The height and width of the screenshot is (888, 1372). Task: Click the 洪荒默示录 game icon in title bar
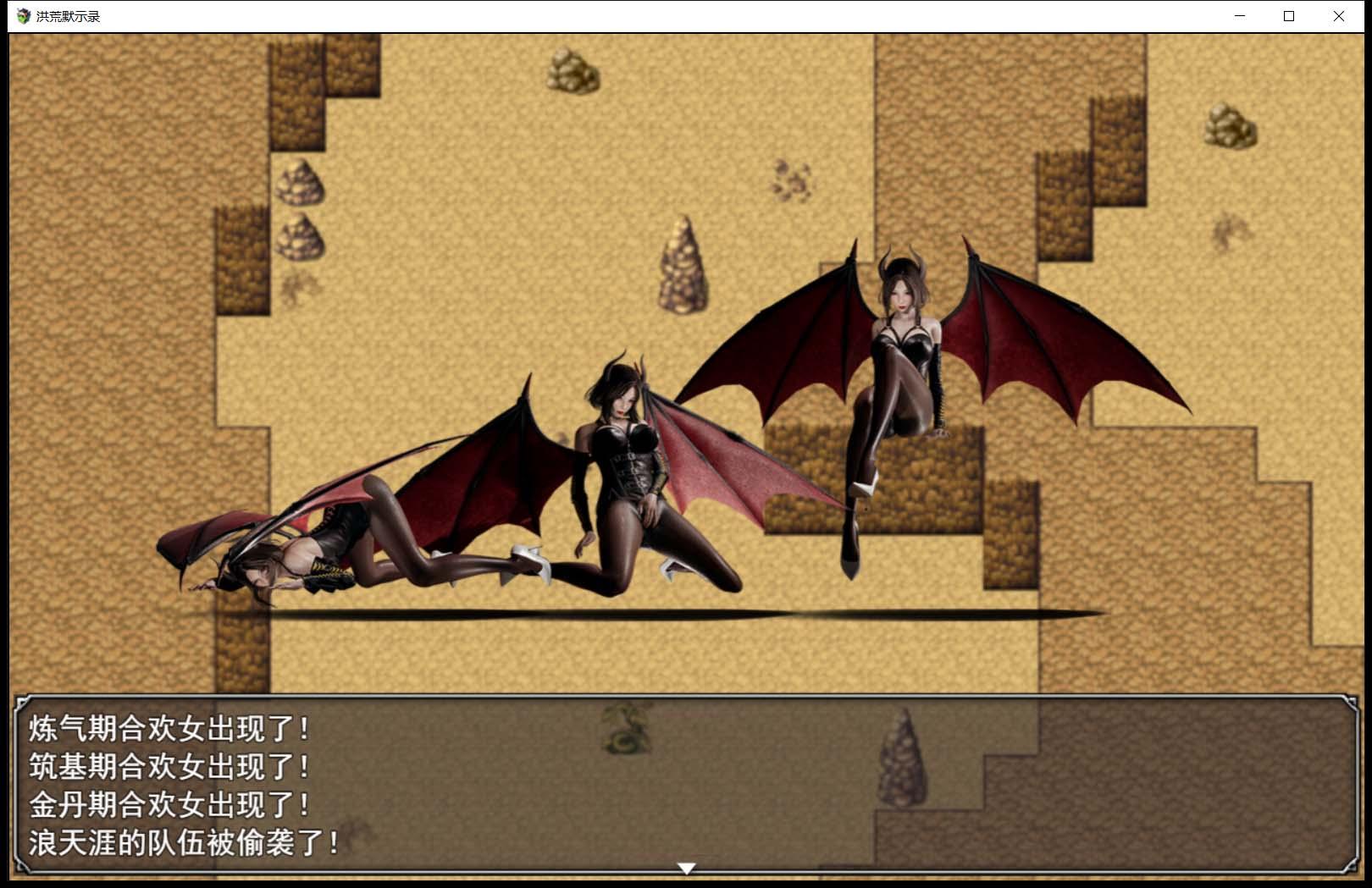[x=23, y=14]
